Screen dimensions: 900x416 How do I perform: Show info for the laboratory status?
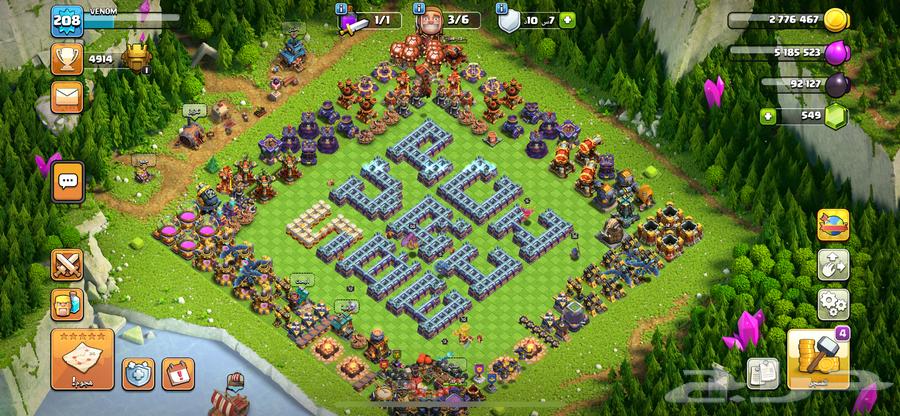pyautogui.click(x=343, y=7)
